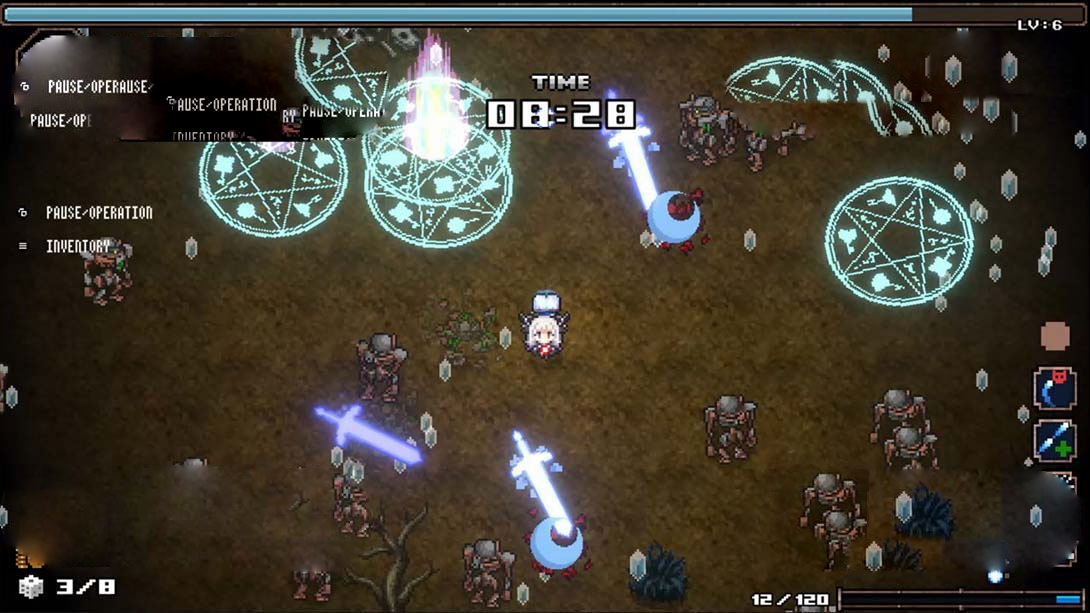Activate the blue crescent red-skull skill icon
Screen dimensions: 1090x613
tap(1054, 389)
